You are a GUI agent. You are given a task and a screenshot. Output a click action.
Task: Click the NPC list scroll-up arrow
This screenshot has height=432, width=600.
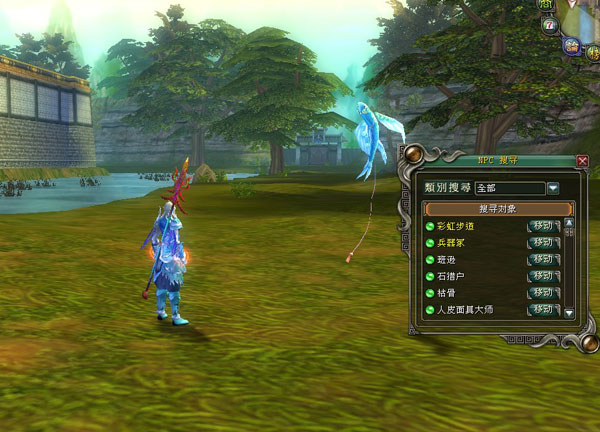pyautogui.click(x=569, y=223)
